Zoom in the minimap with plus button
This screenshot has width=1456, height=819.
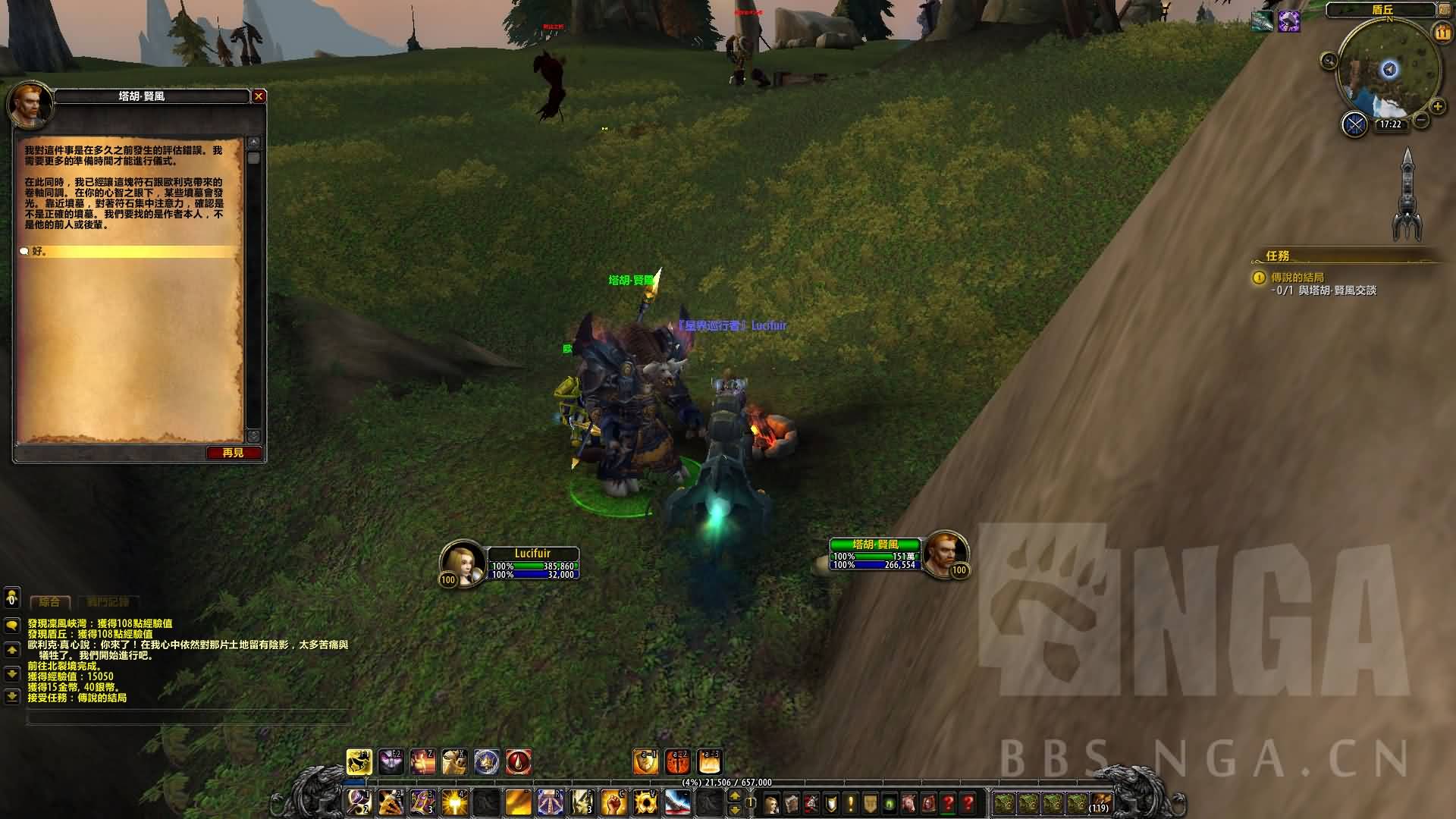(1437, 107)
